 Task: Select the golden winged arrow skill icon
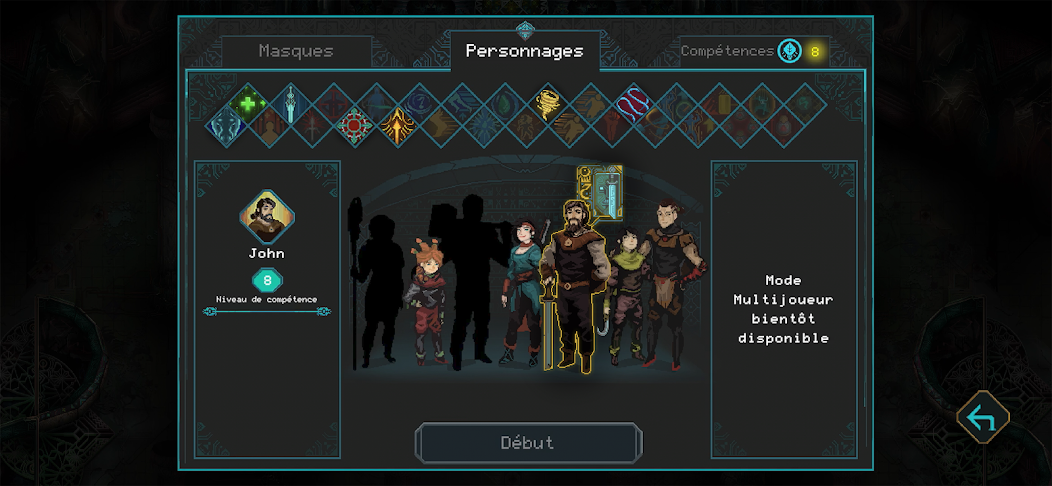click(397, 127)
